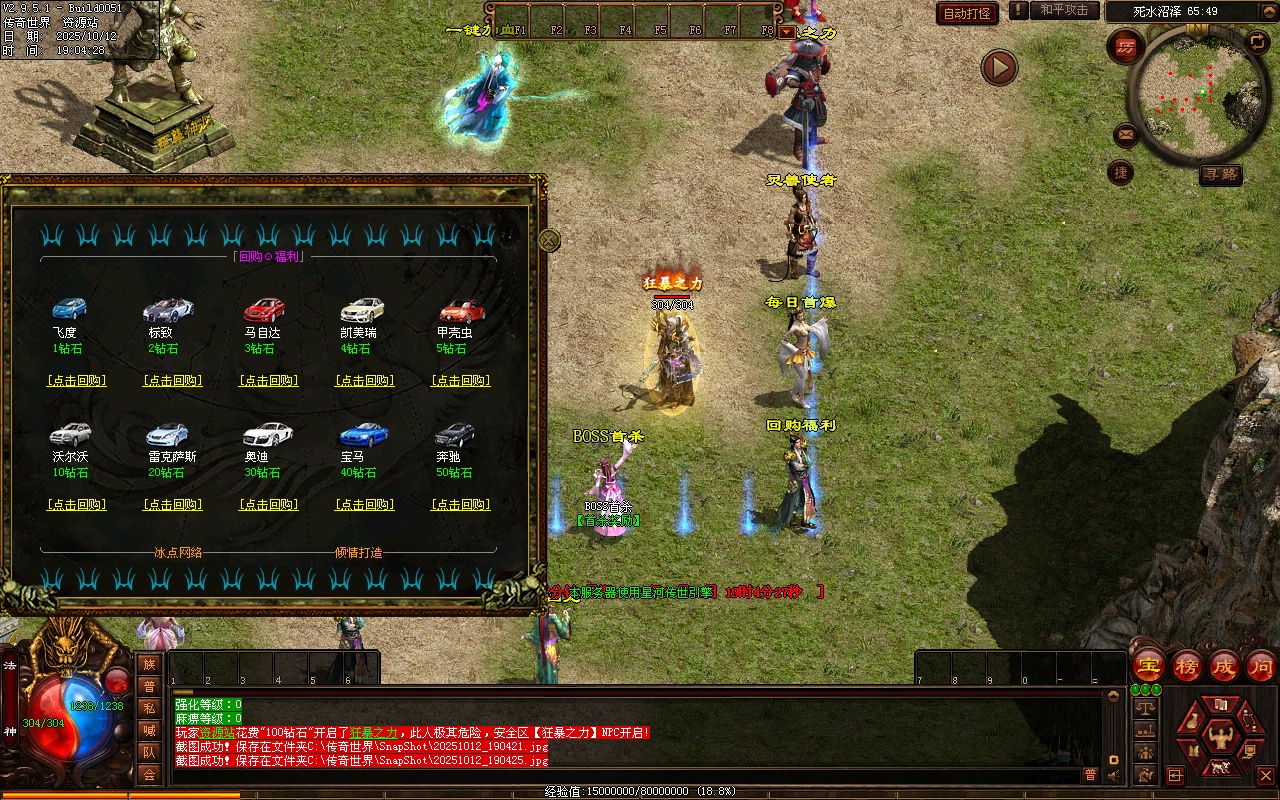The width and height of the screenshot is (1280, 800).
Task: Open the 寻路 pathfinding button
Action: pyautogui.click(x=1221, y=175)
